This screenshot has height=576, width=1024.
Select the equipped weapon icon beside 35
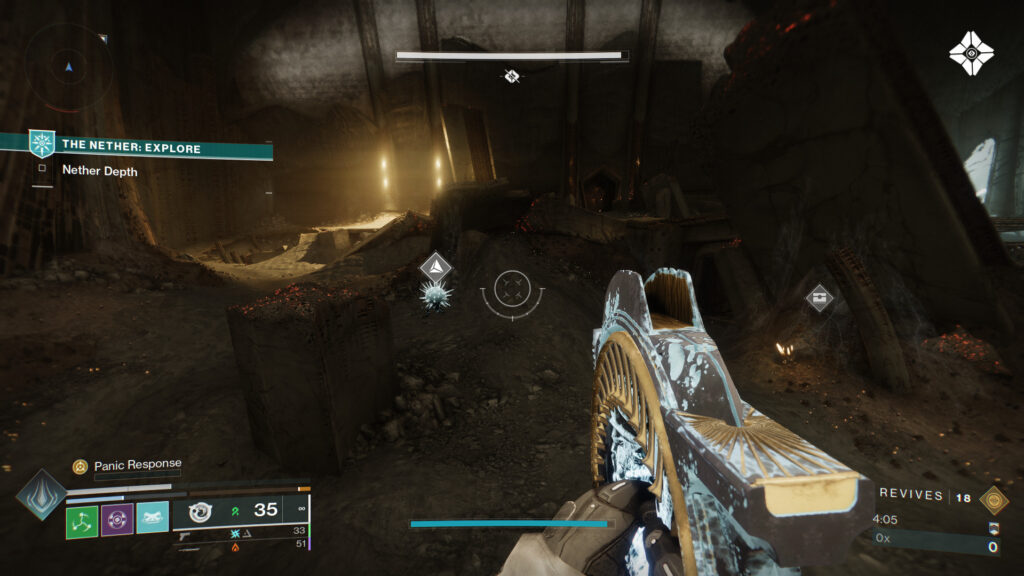click(199, 511)
